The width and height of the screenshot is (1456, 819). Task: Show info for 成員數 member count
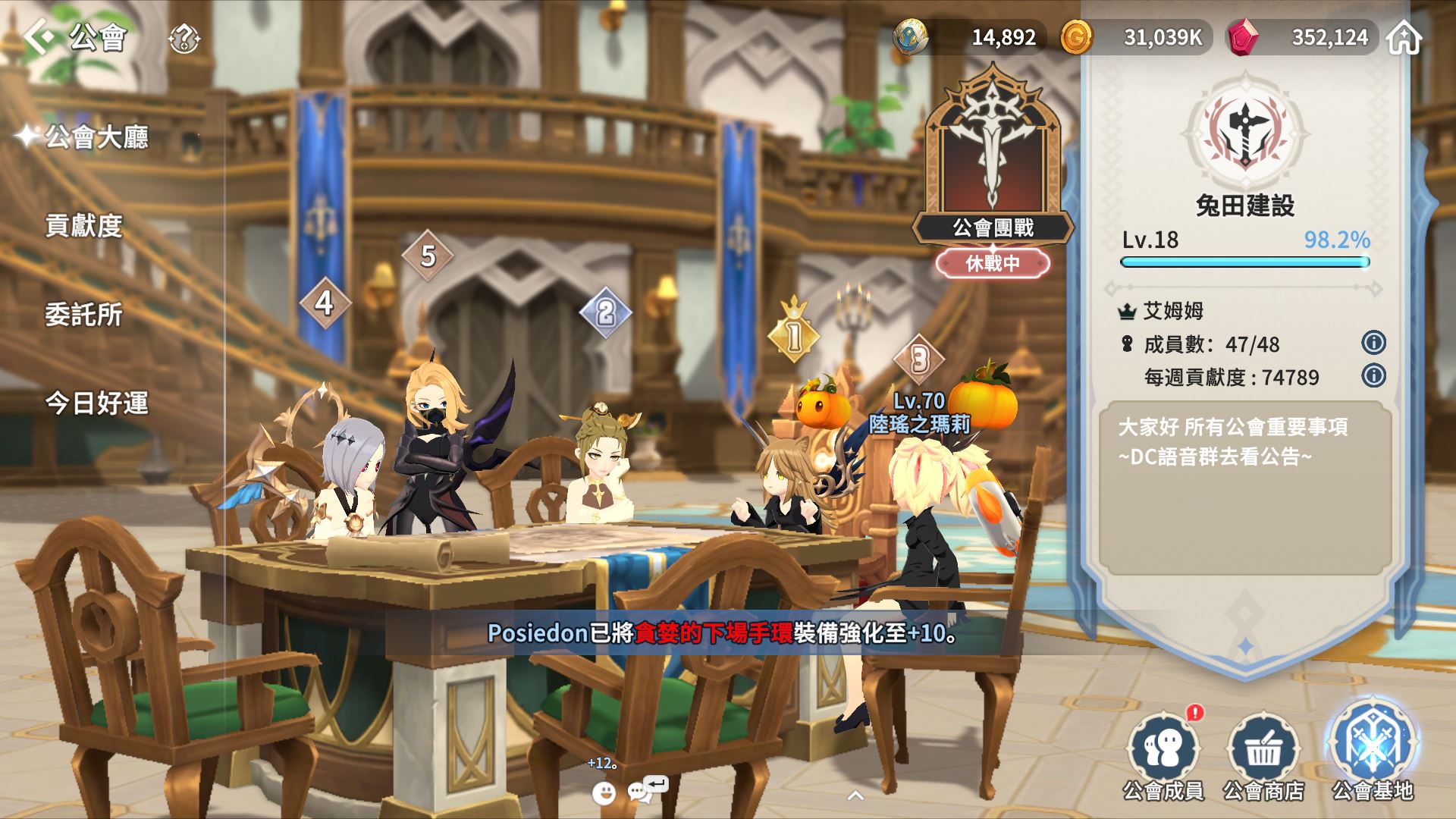click(1373, 343)
